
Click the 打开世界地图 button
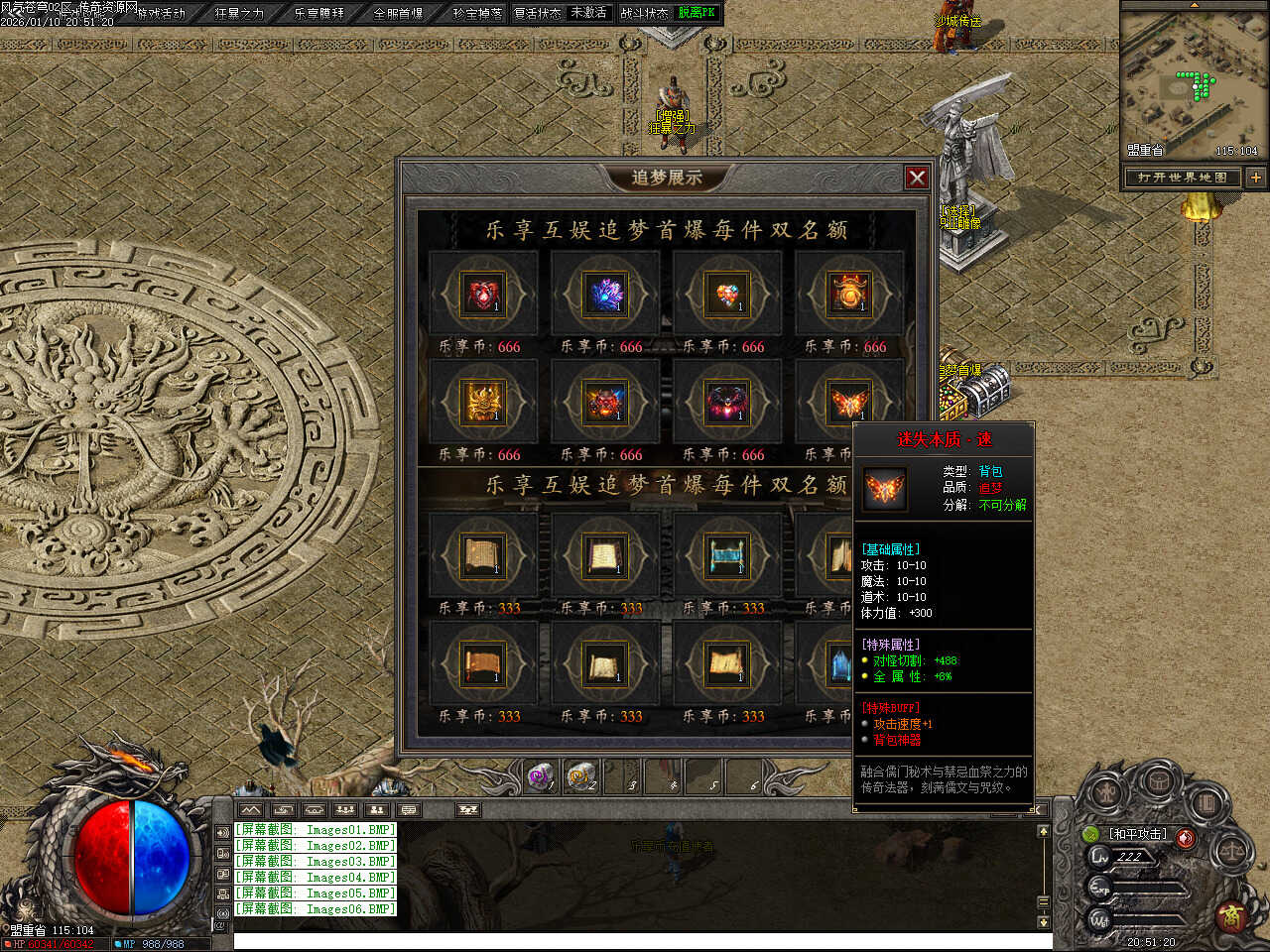1183,178
